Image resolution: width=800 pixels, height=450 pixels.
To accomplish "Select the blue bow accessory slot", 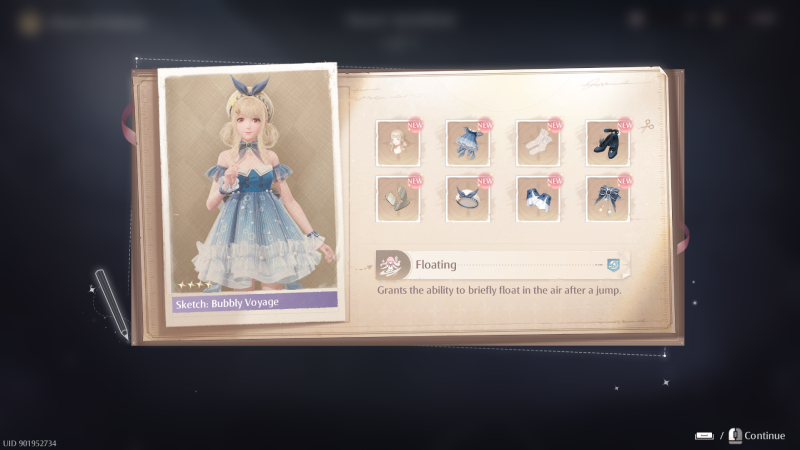I will (607, 198).
